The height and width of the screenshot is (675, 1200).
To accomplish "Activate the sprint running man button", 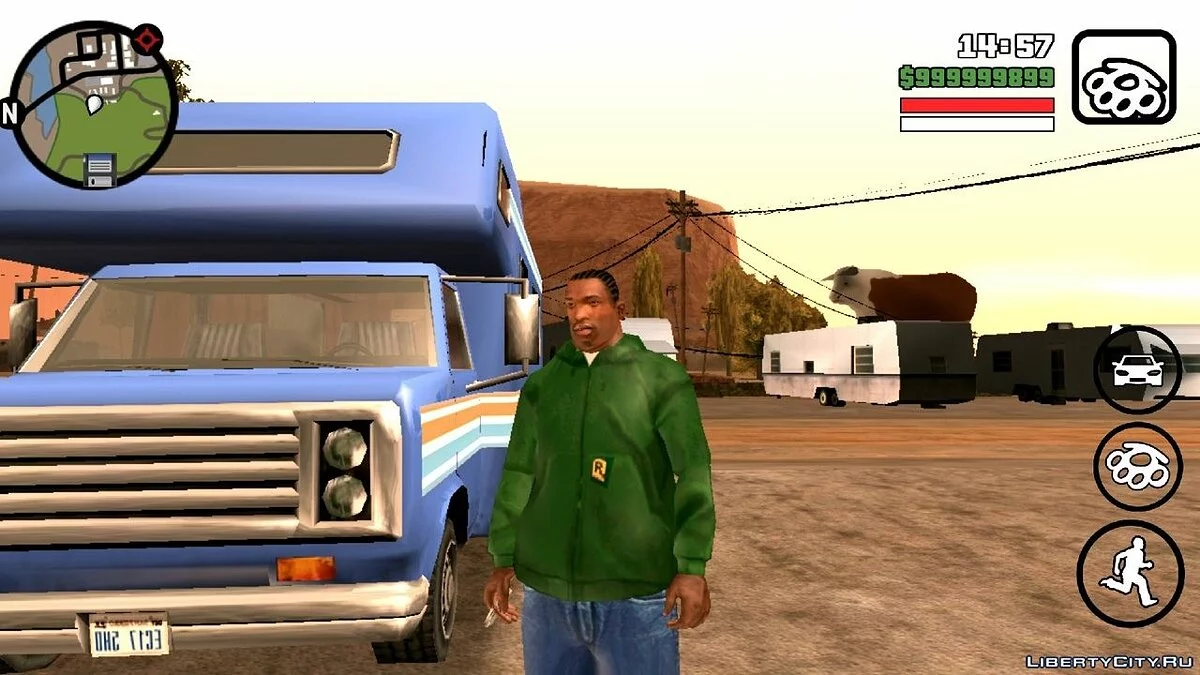I will coord(1130,573).
